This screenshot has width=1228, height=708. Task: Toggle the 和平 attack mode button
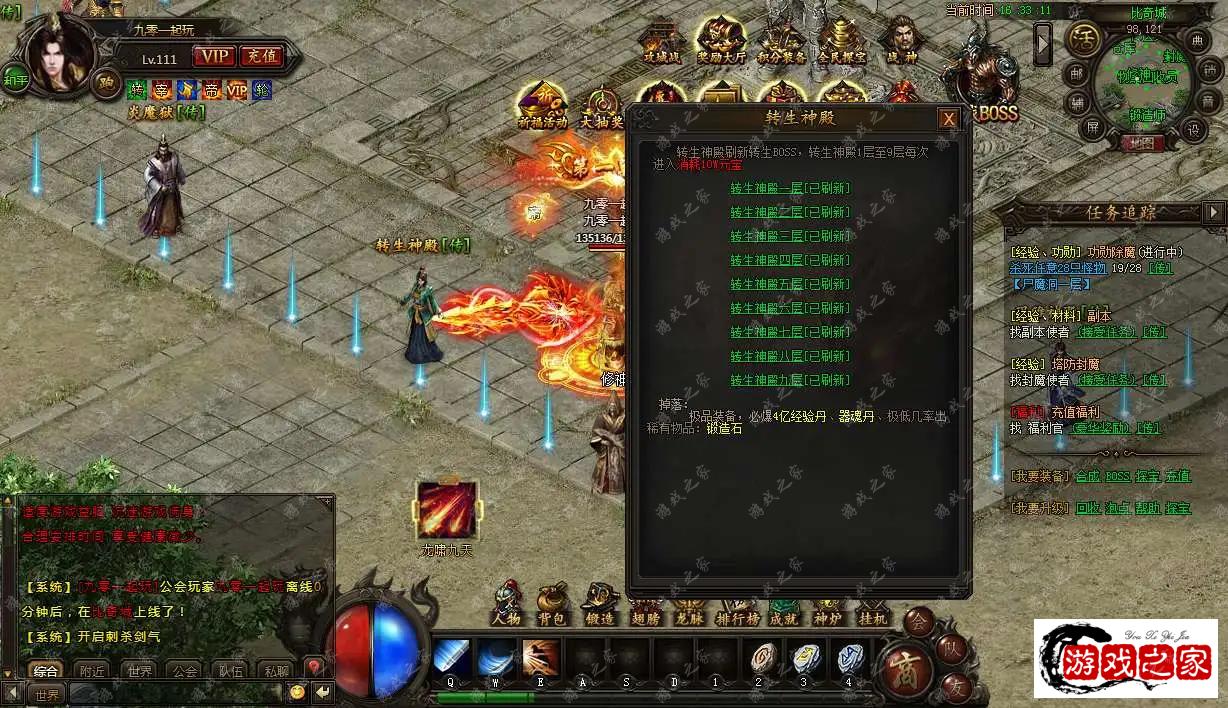(x=15, y=79)
